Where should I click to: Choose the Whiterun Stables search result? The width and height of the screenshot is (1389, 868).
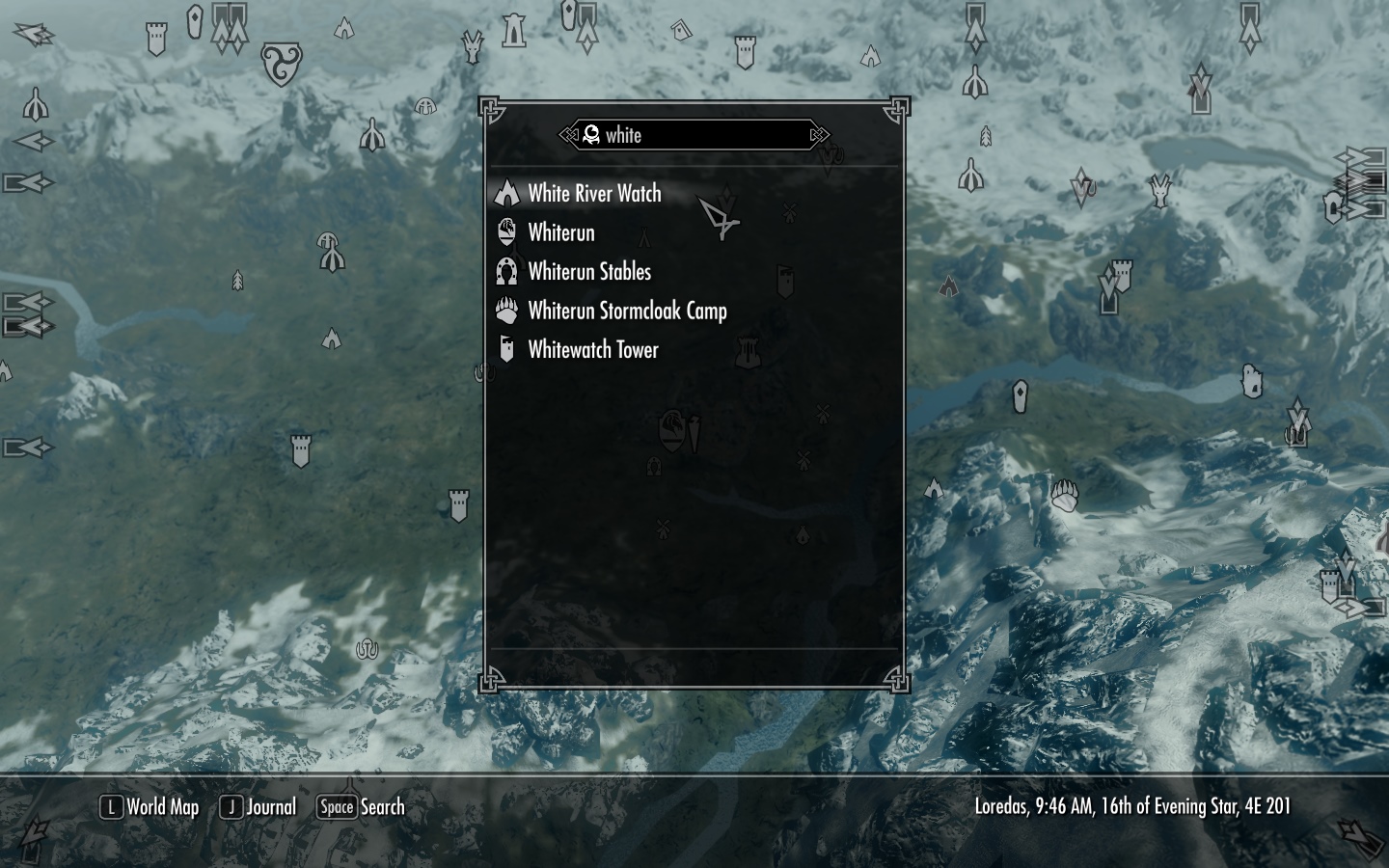(x=589, y=272)
